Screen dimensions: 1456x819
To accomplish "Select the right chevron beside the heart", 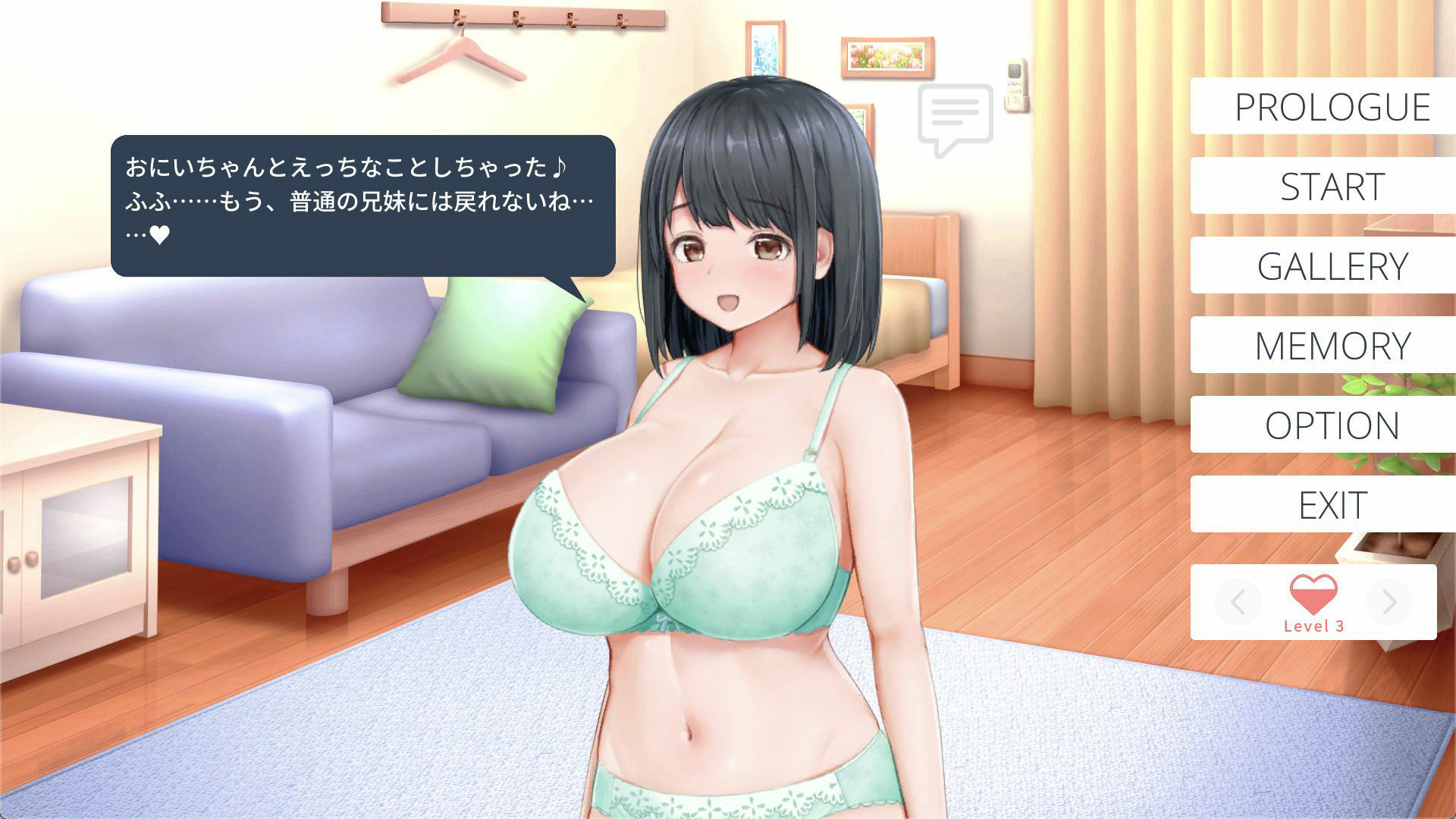I will click(1391, 603).
